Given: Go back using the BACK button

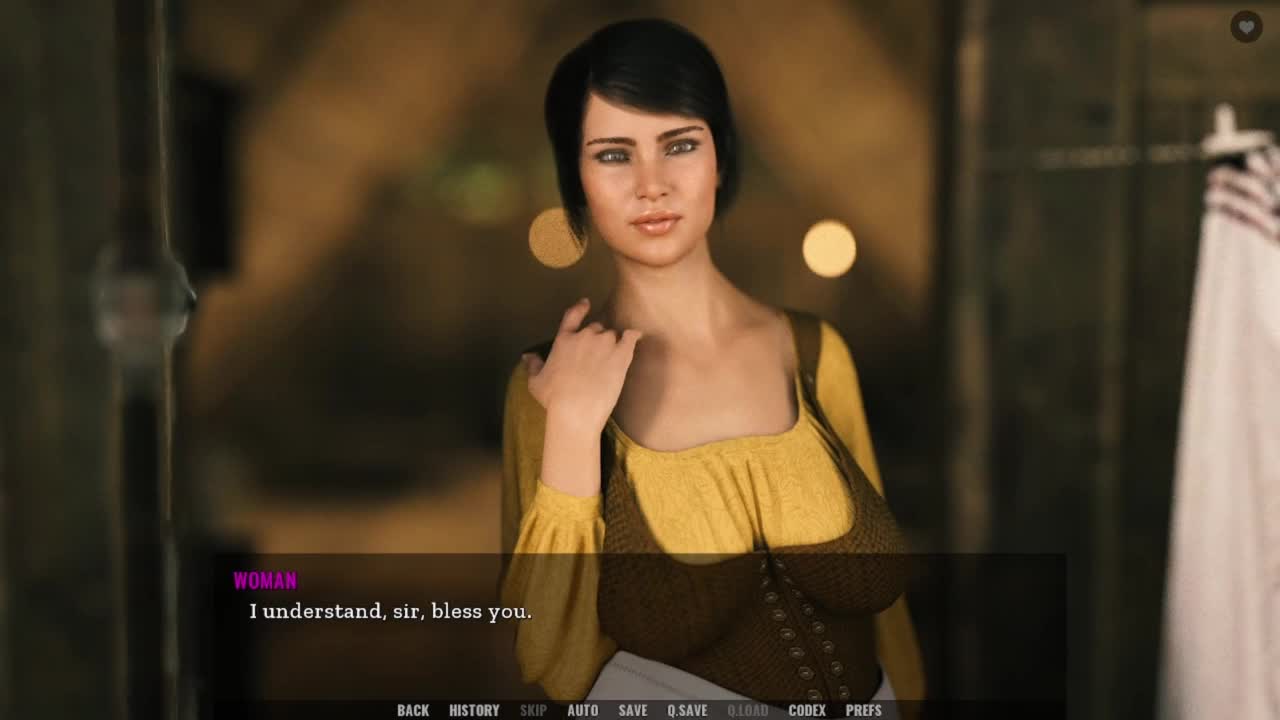Looking at the screenshot, I should pos(413,710).
